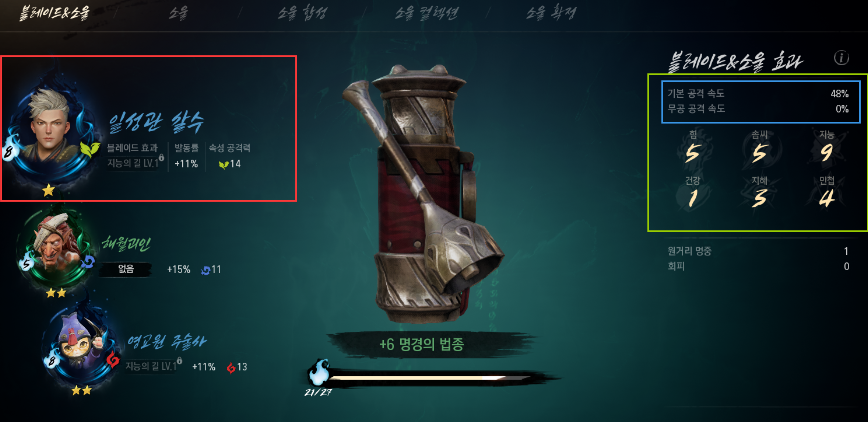The height and width of the screenshot is (422, 868).
Task: Select the +6 명경의 법종 weapon image
Action: point(420,200)
